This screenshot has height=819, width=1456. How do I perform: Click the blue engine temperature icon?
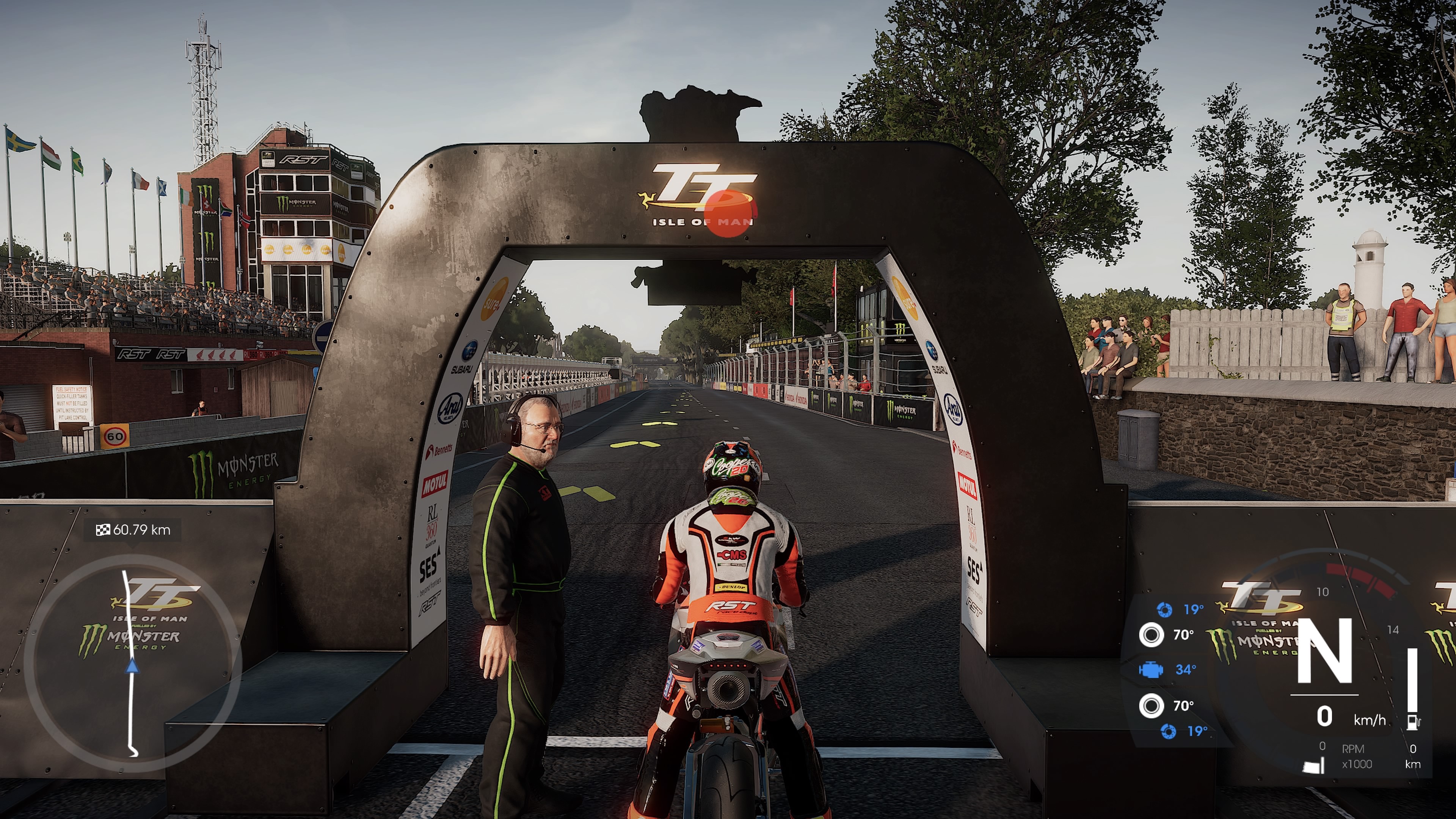point(1150,670)
